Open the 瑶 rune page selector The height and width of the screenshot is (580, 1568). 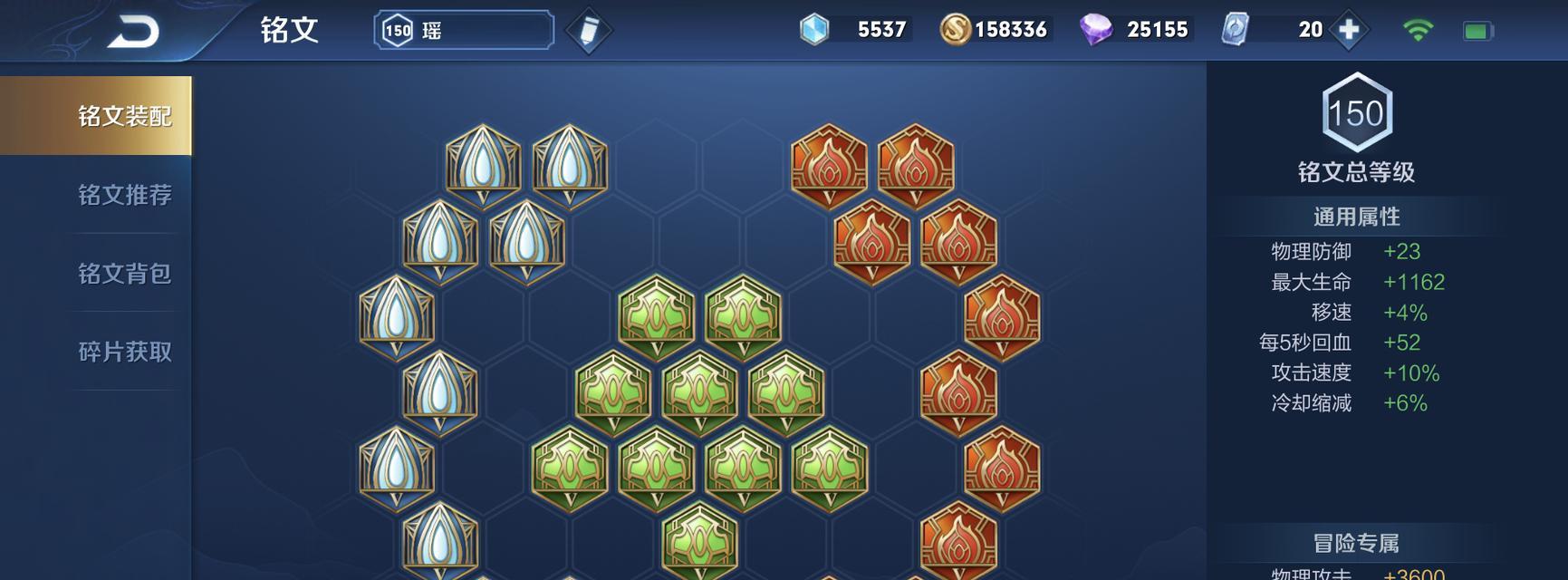point(464,31)
